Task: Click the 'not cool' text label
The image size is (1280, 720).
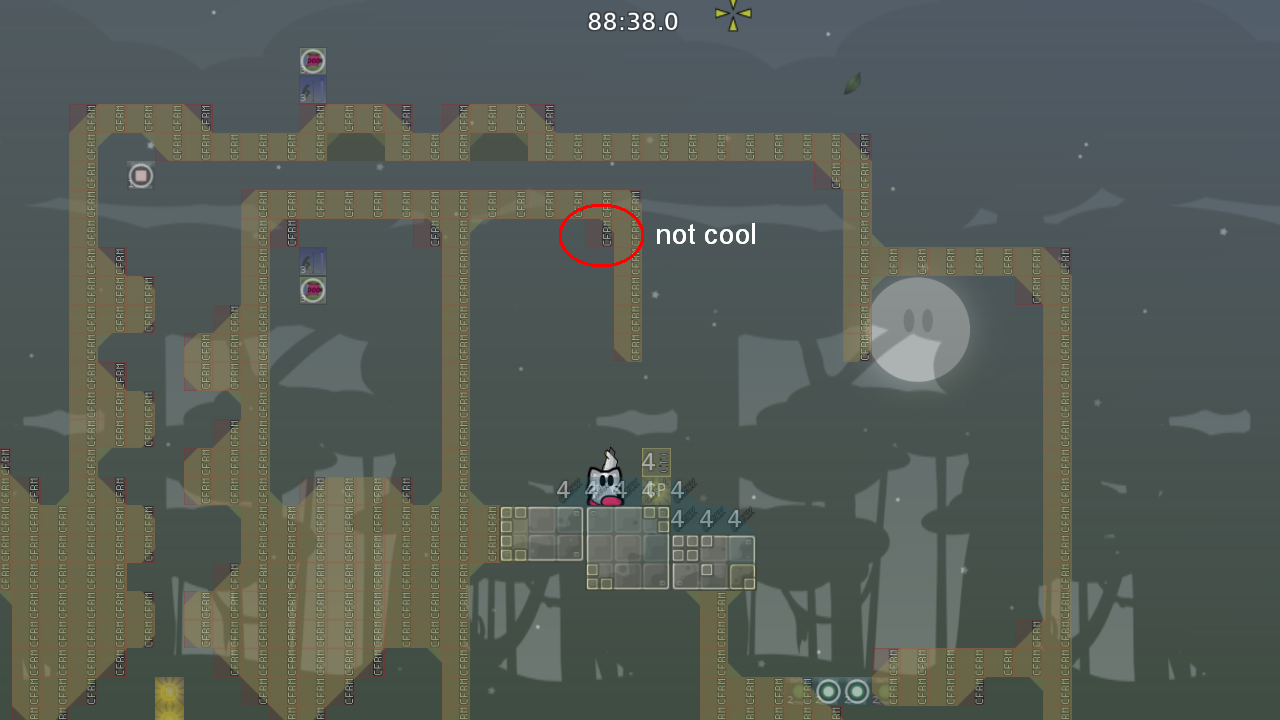Action: point(705,234)
